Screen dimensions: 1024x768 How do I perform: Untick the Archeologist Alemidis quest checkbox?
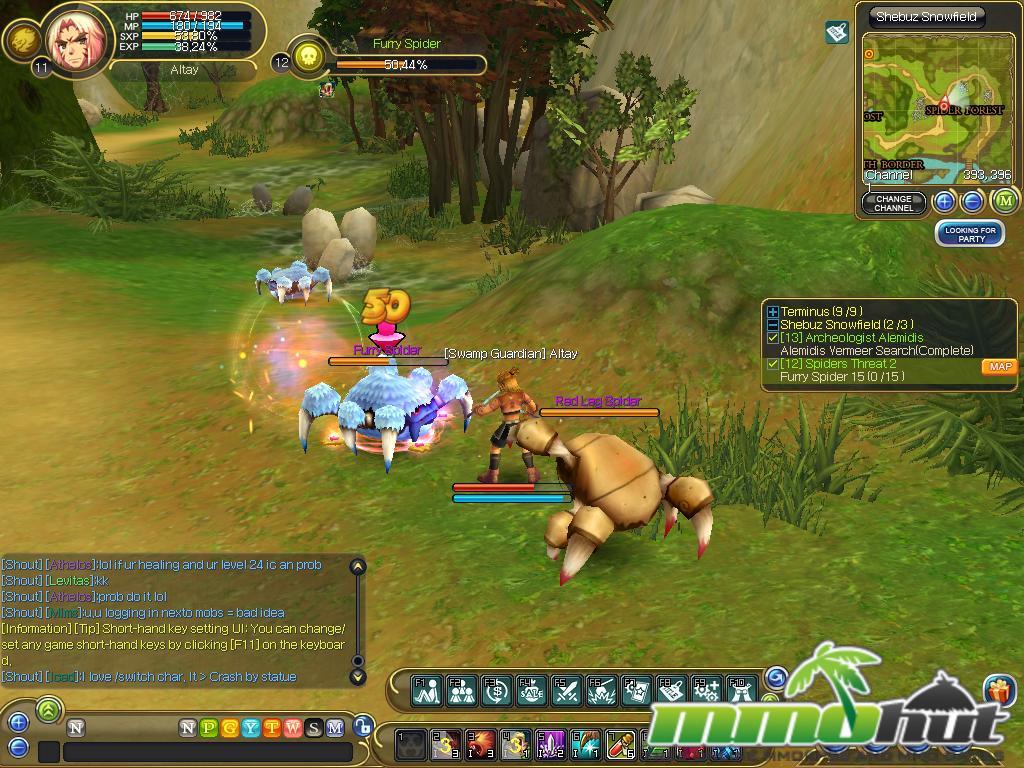pos(773,338)
